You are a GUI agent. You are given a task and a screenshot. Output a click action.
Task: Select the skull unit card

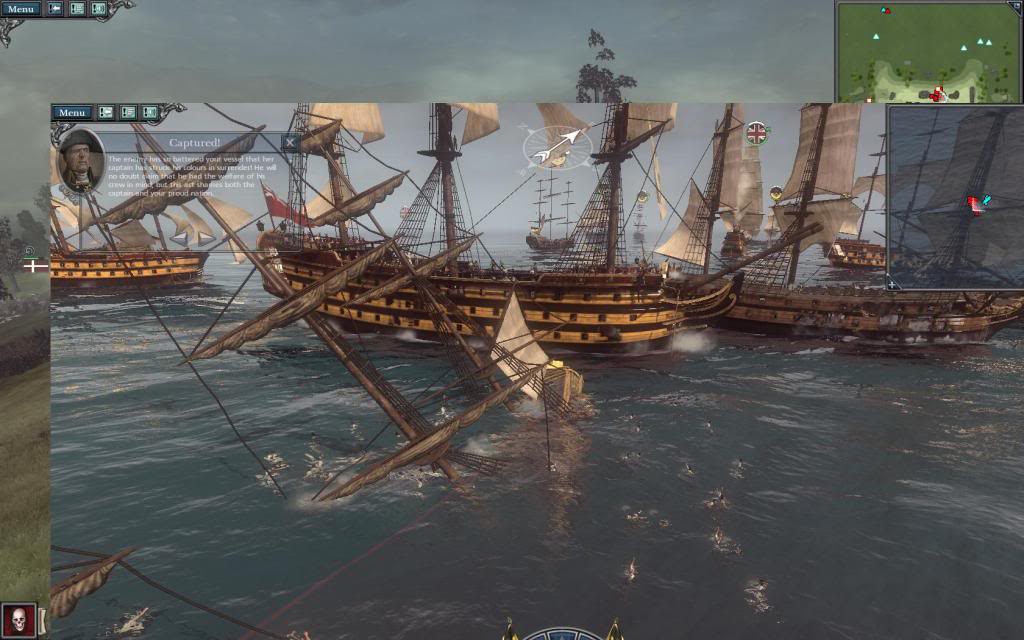coord(19,619)
